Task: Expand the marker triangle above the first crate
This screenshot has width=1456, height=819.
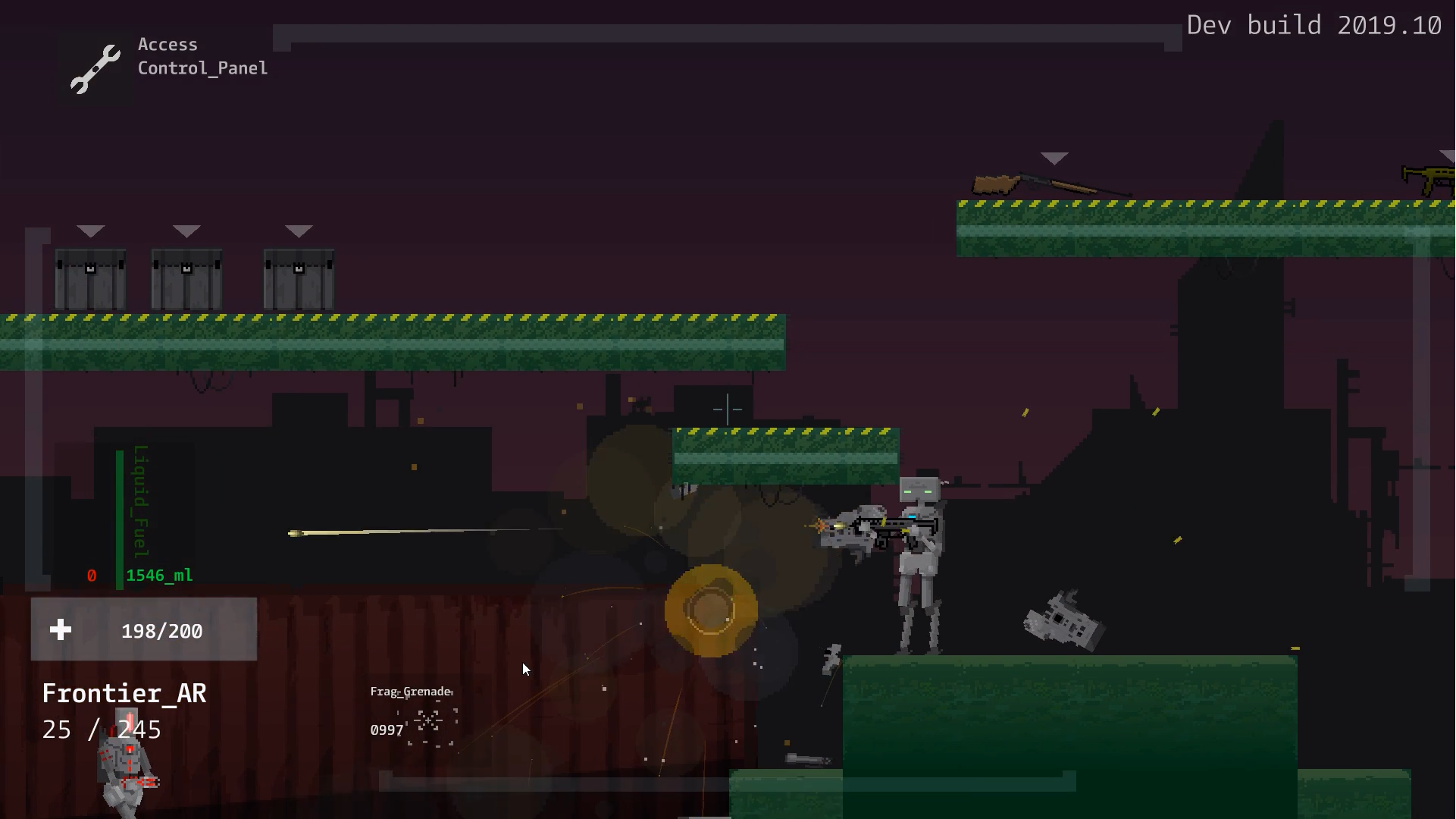Action: pos(92,231)
